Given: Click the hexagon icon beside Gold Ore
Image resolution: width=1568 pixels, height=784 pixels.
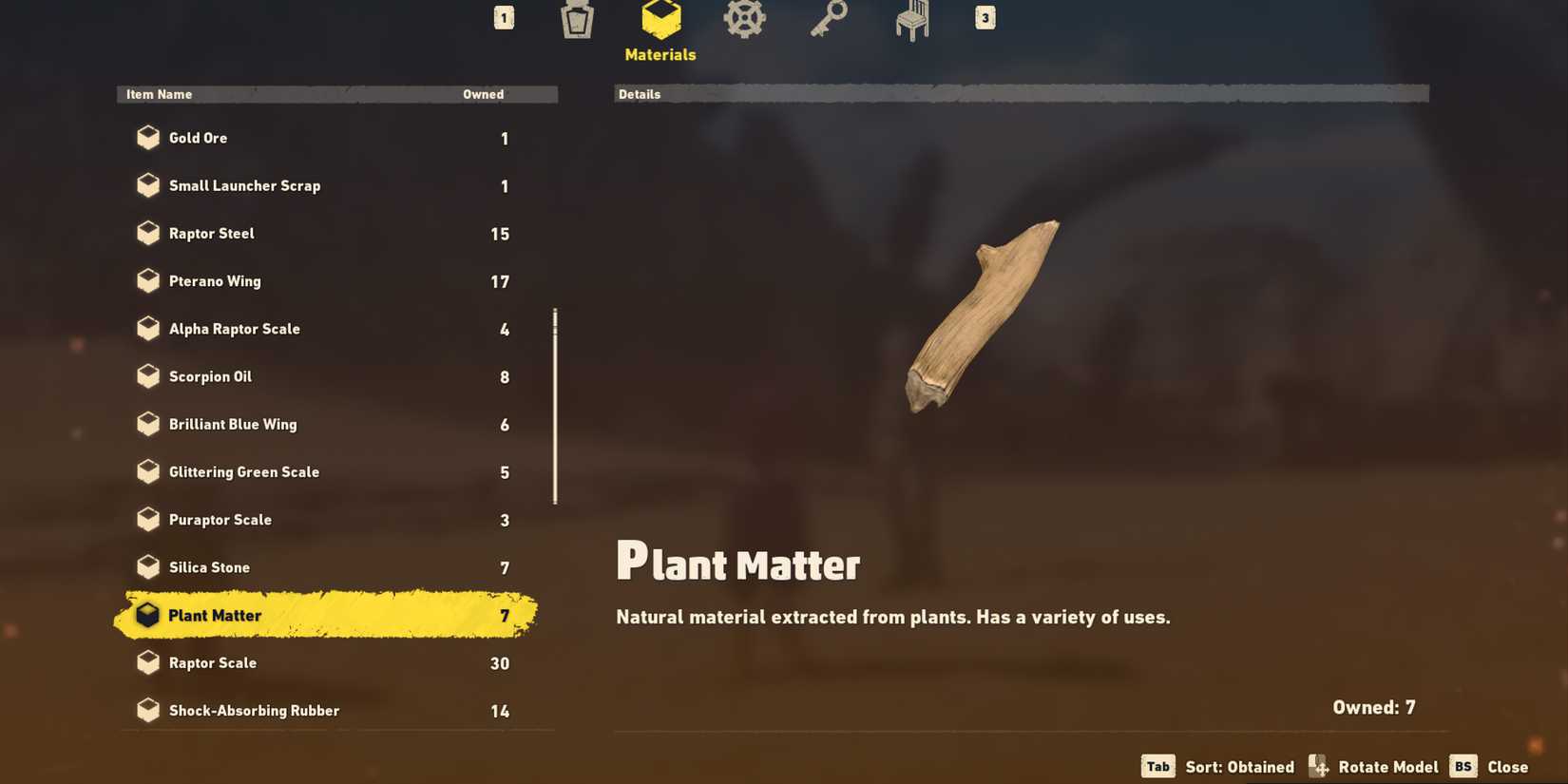Looking at the screenshot, I should point(147,137).
